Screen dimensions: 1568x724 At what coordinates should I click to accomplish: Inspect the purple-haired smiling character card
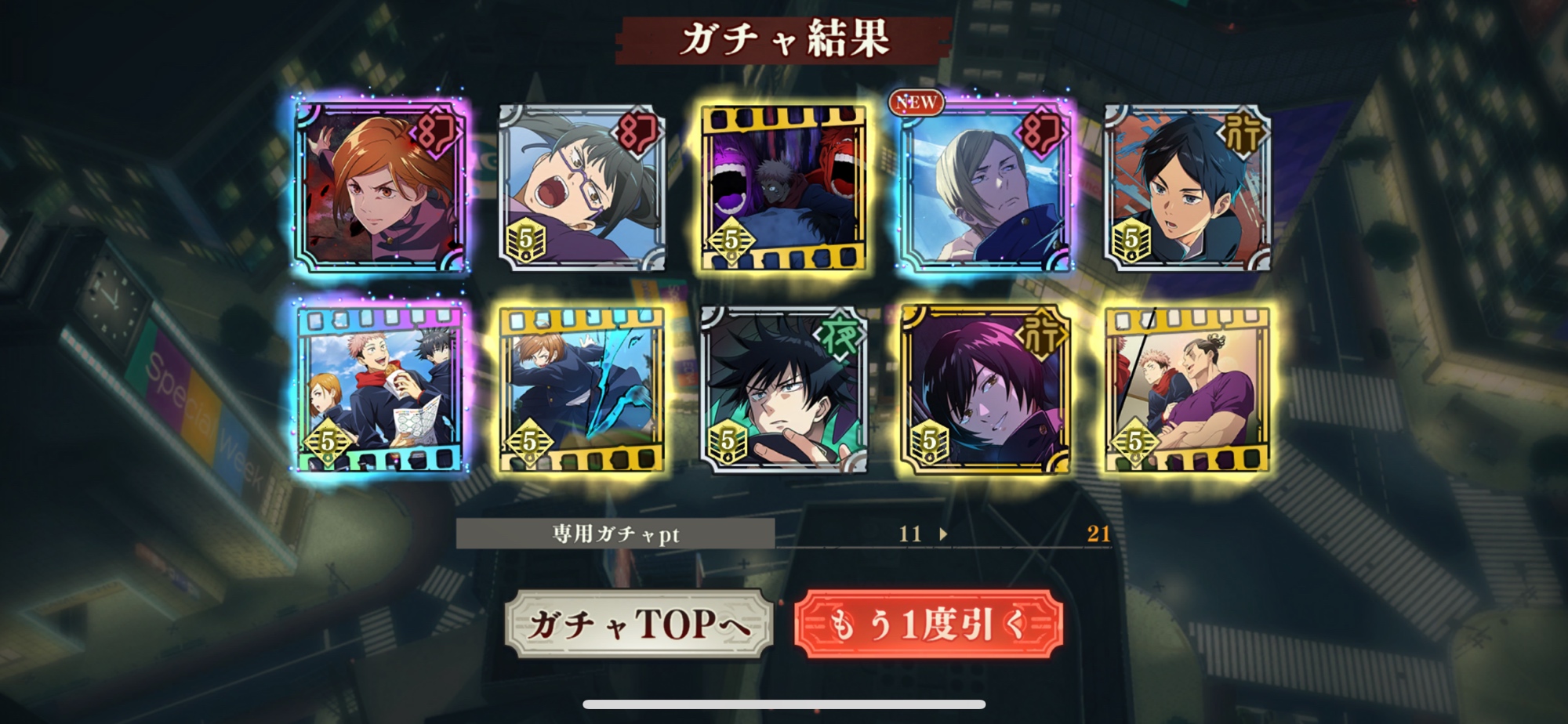pyautogui.click(x=985, y=389)
